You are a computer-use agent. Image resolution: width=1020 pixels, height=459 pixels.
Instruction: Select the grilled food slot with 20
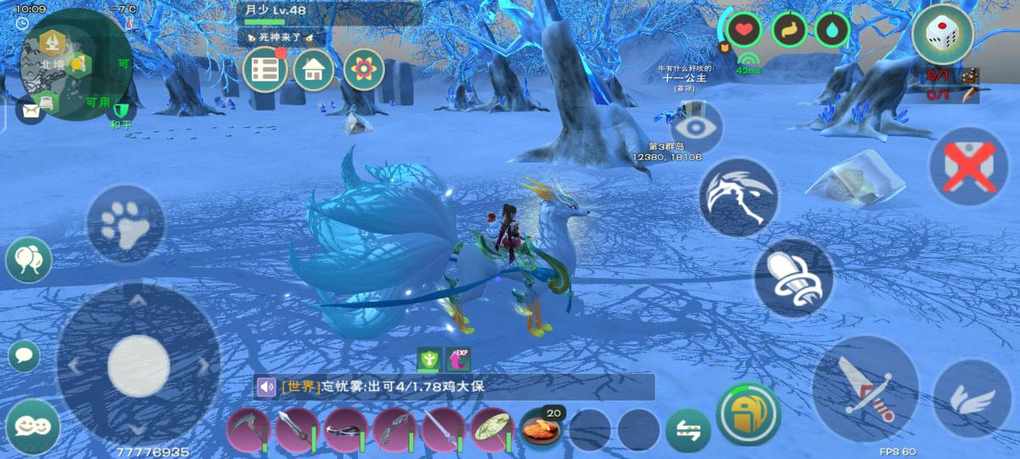(541, 428)
